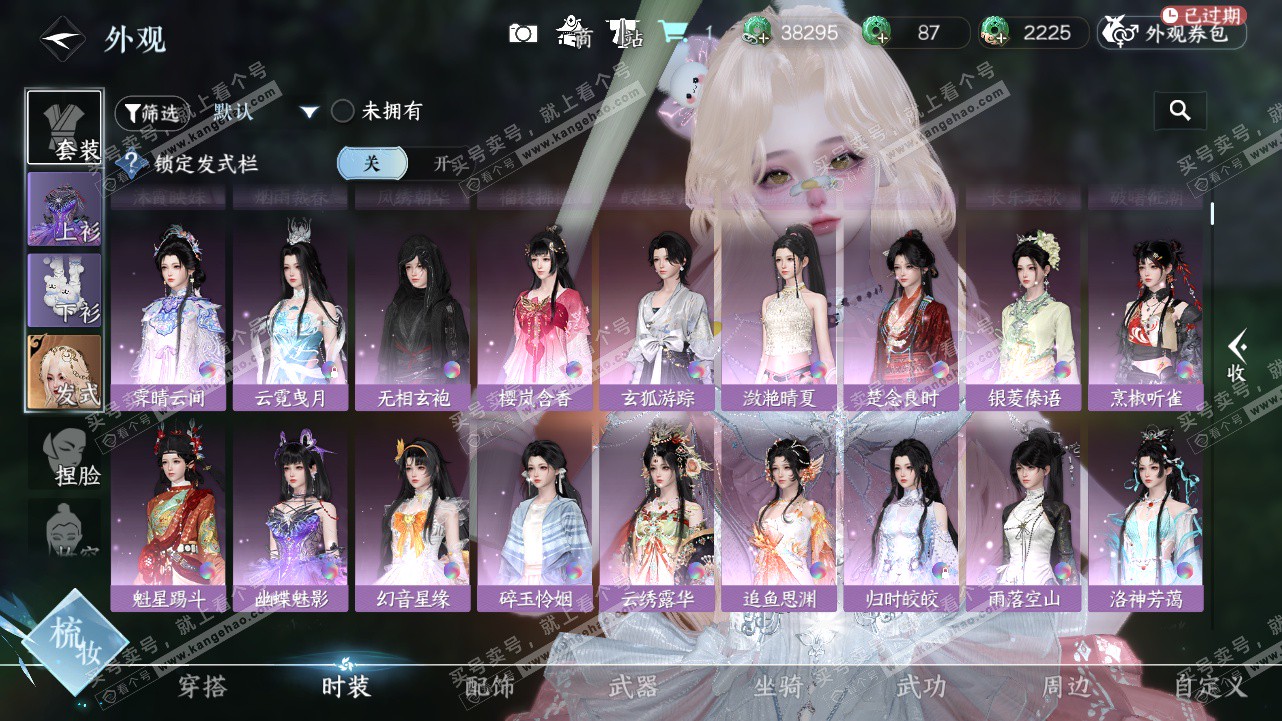1282x721 pixels.
Task: Open the 武器 weapons tab
Action: (x=634, y=686)
